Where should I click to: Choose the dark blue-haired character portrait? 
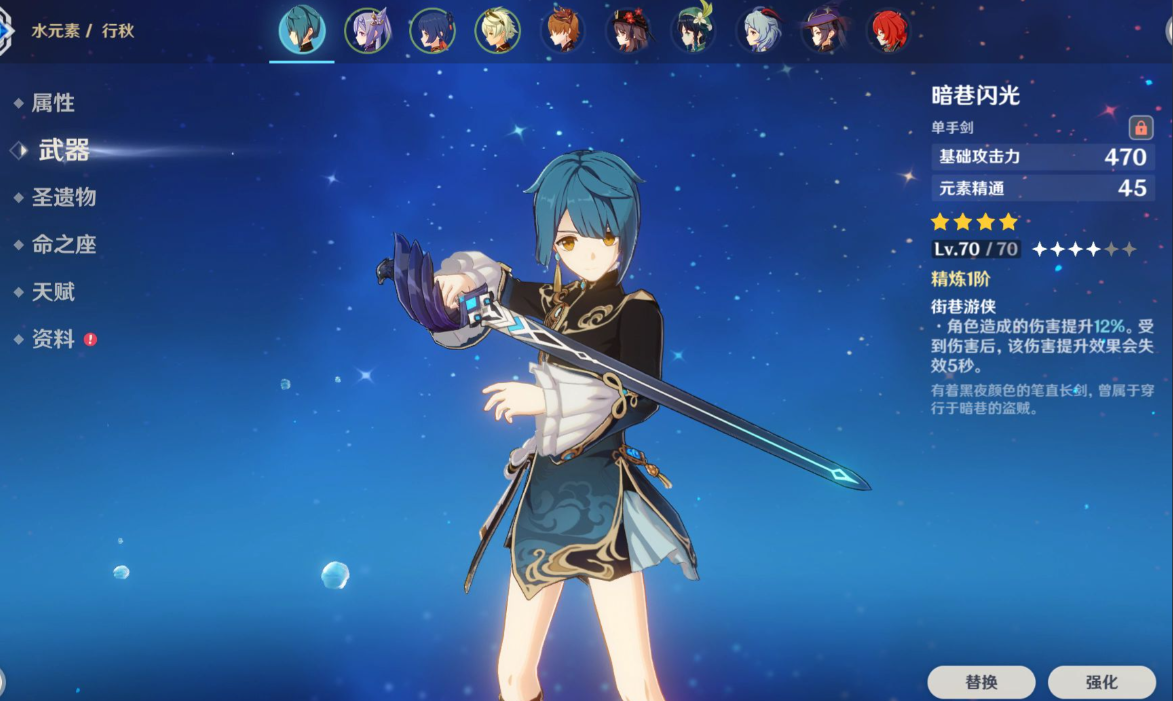click(433, 31)
